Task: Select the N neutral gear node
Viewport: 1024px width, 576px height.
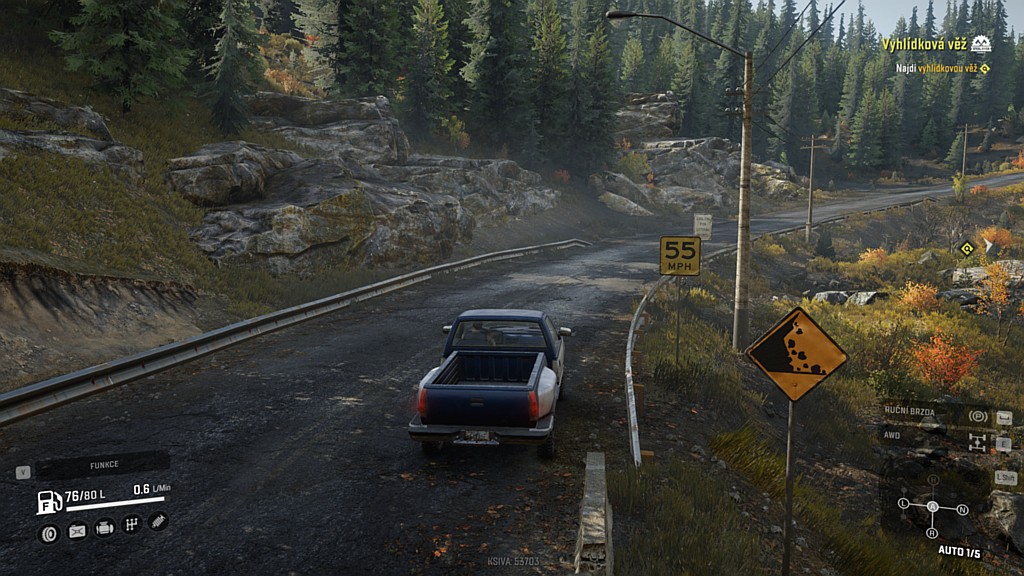Action: pos(962,509)
